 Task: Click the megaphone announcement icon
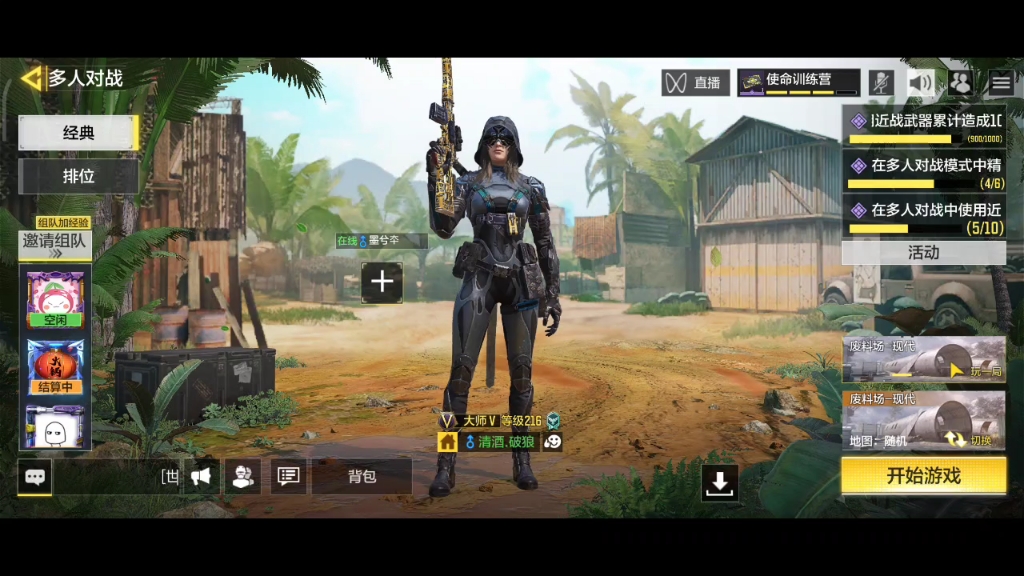tap(201, 477)
